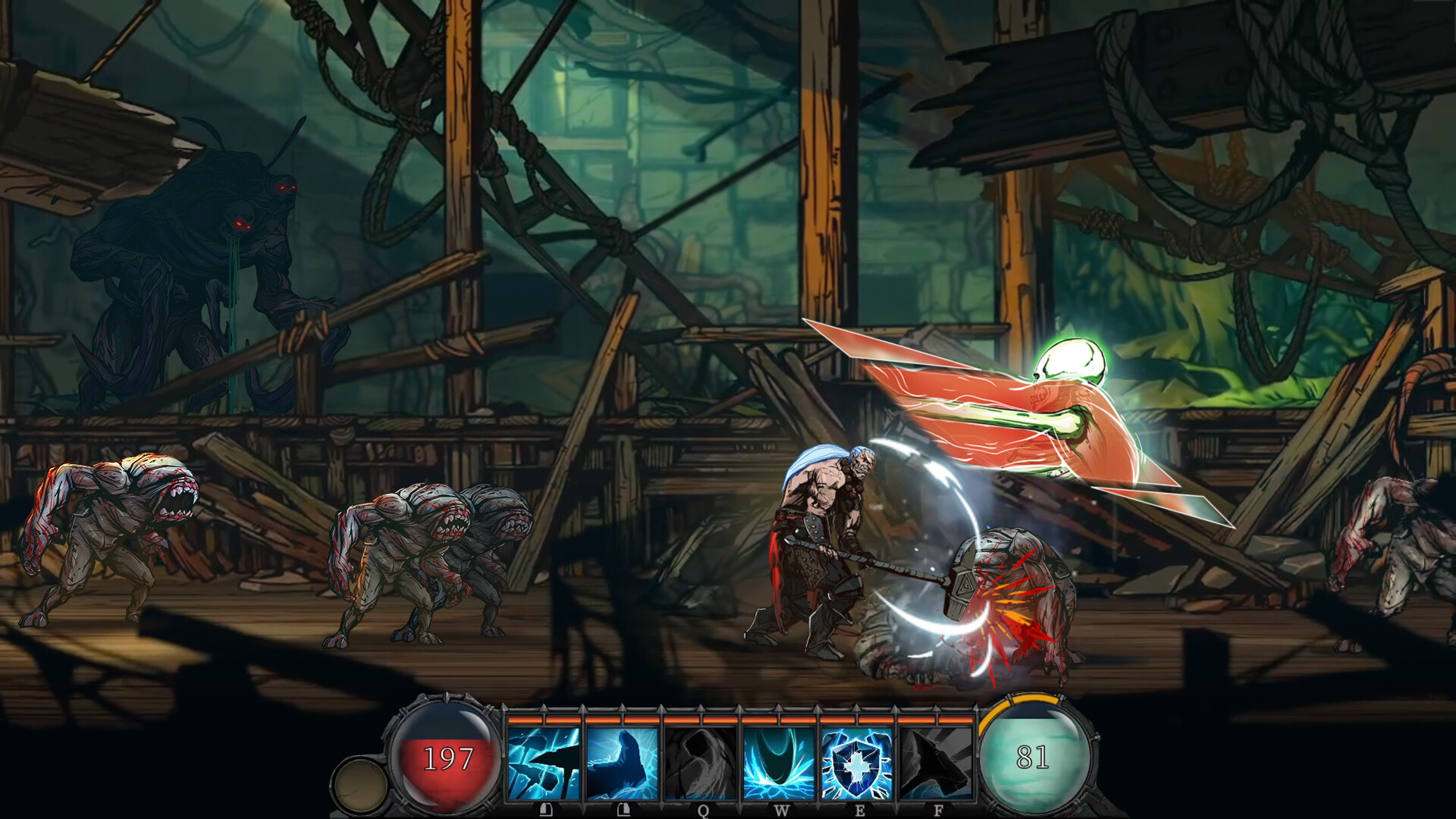
Task: Choose the greyed-out hammer ability slot
Action: point(936,762)
